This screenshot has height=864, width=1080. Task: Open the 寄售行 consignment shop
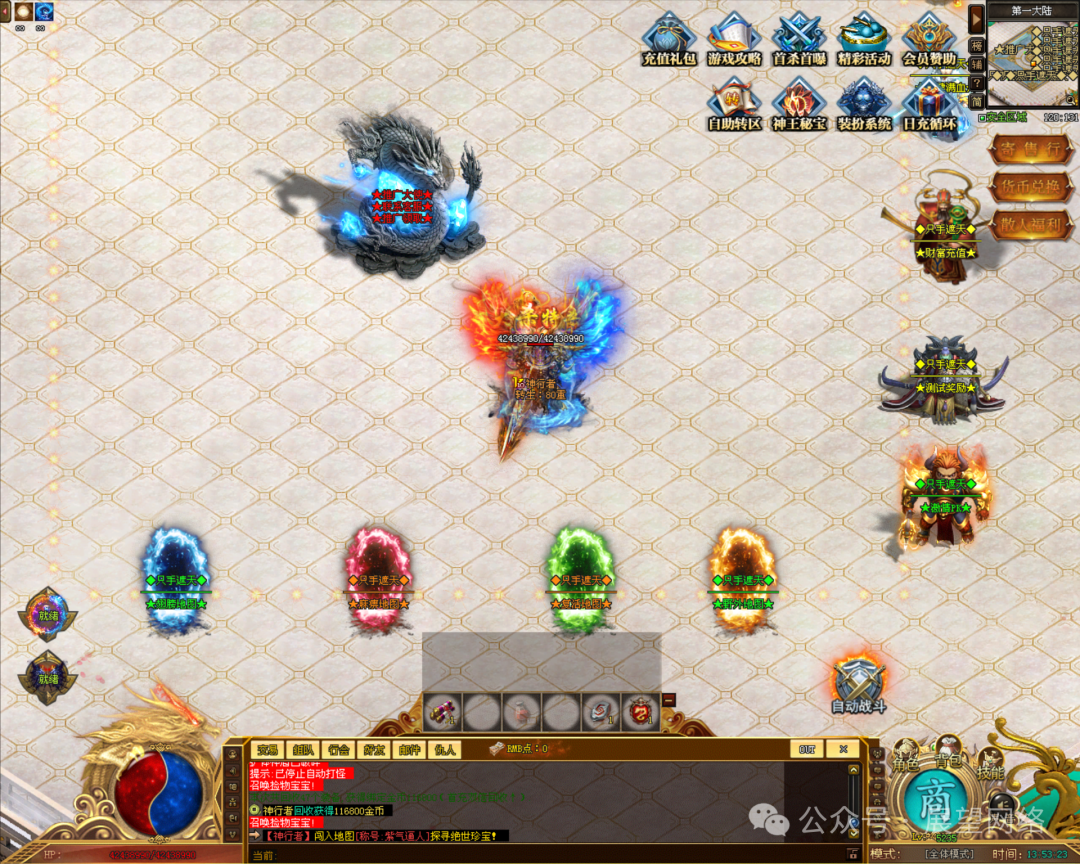click(1025, 149)
